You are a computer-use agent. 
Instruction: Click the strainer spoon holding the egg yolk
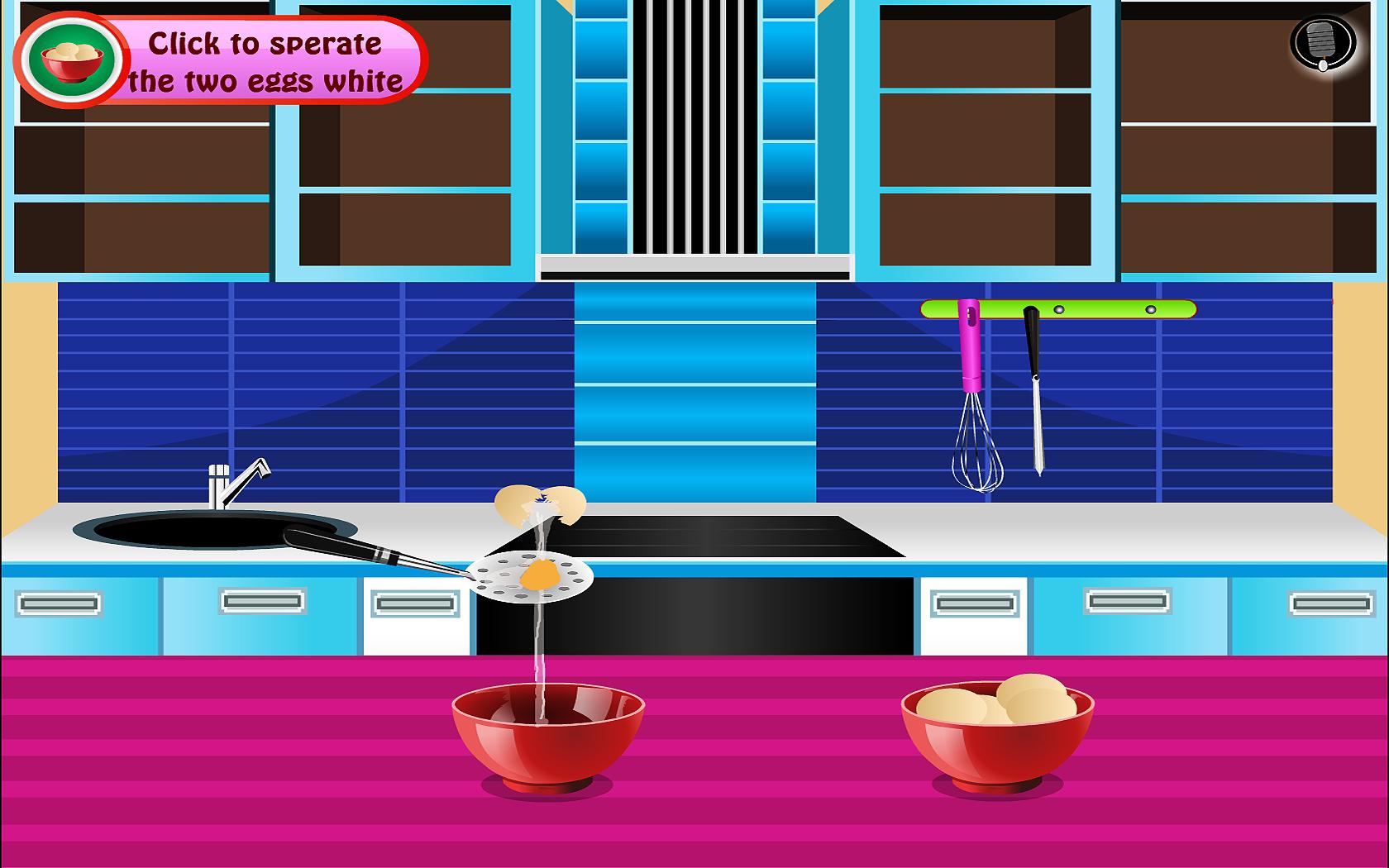[532, 579]
